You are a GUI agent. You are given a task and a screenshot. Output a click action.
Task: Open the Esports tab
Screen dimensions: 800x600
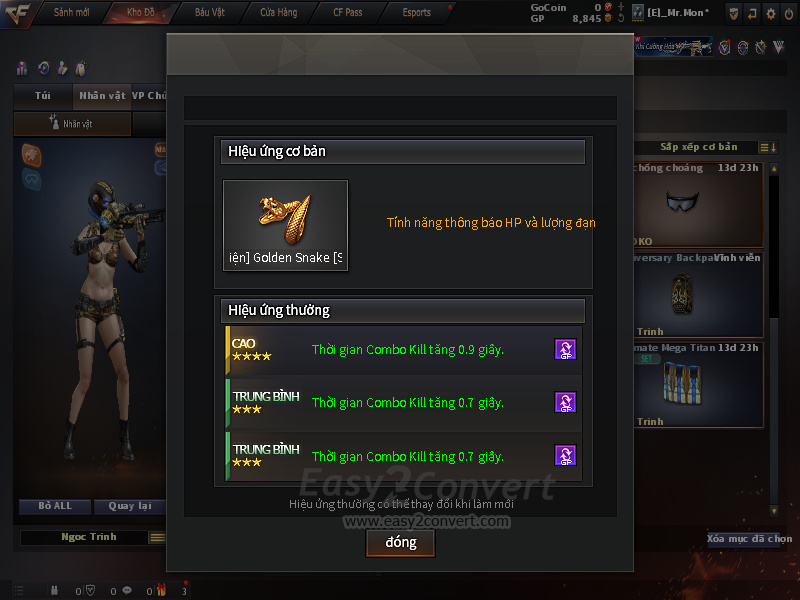click(x=416, y=12)
